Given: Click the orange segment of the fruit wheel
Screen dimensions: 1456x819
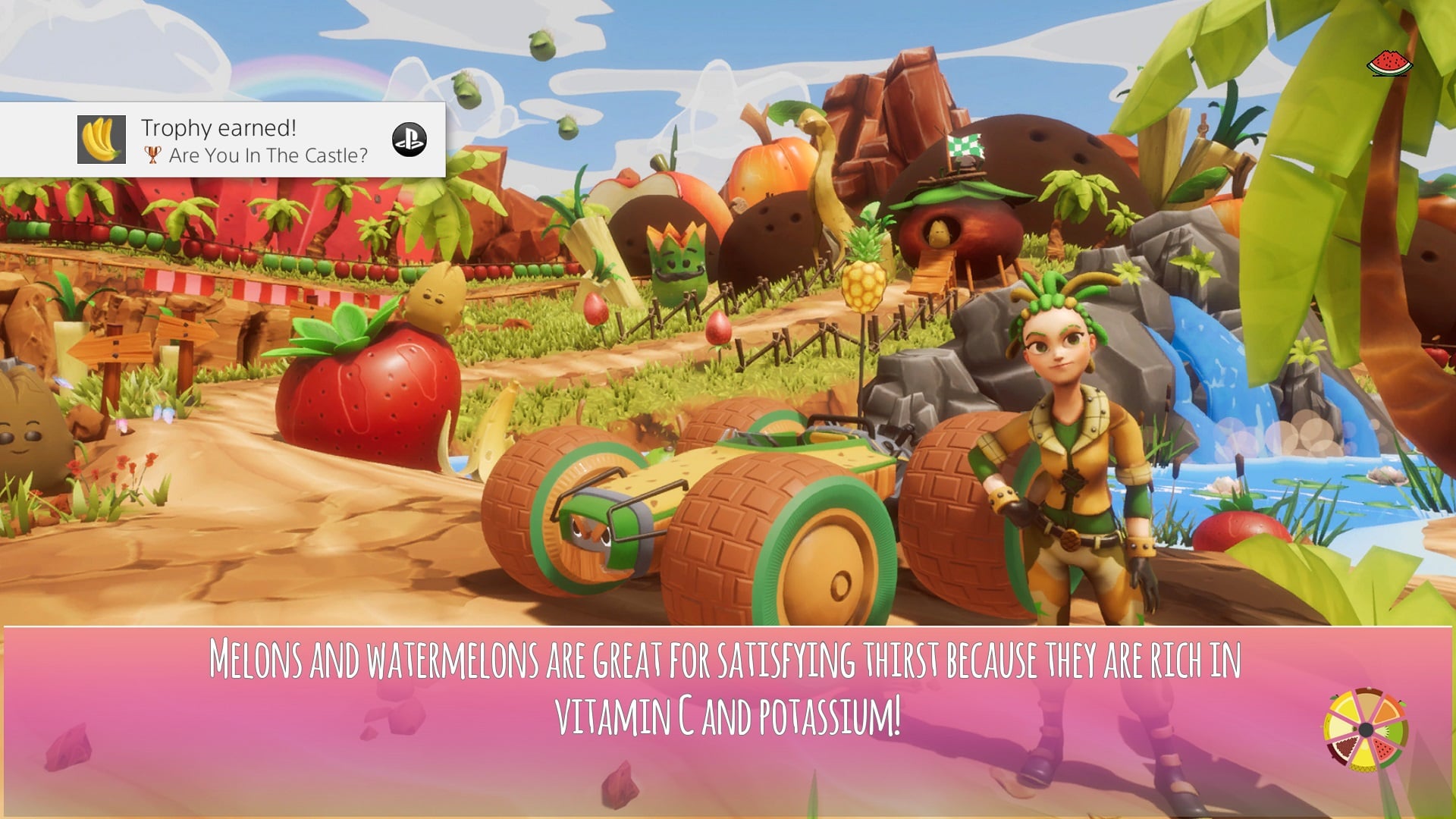Looking at the screenshot, I should tap(1386, 711).
